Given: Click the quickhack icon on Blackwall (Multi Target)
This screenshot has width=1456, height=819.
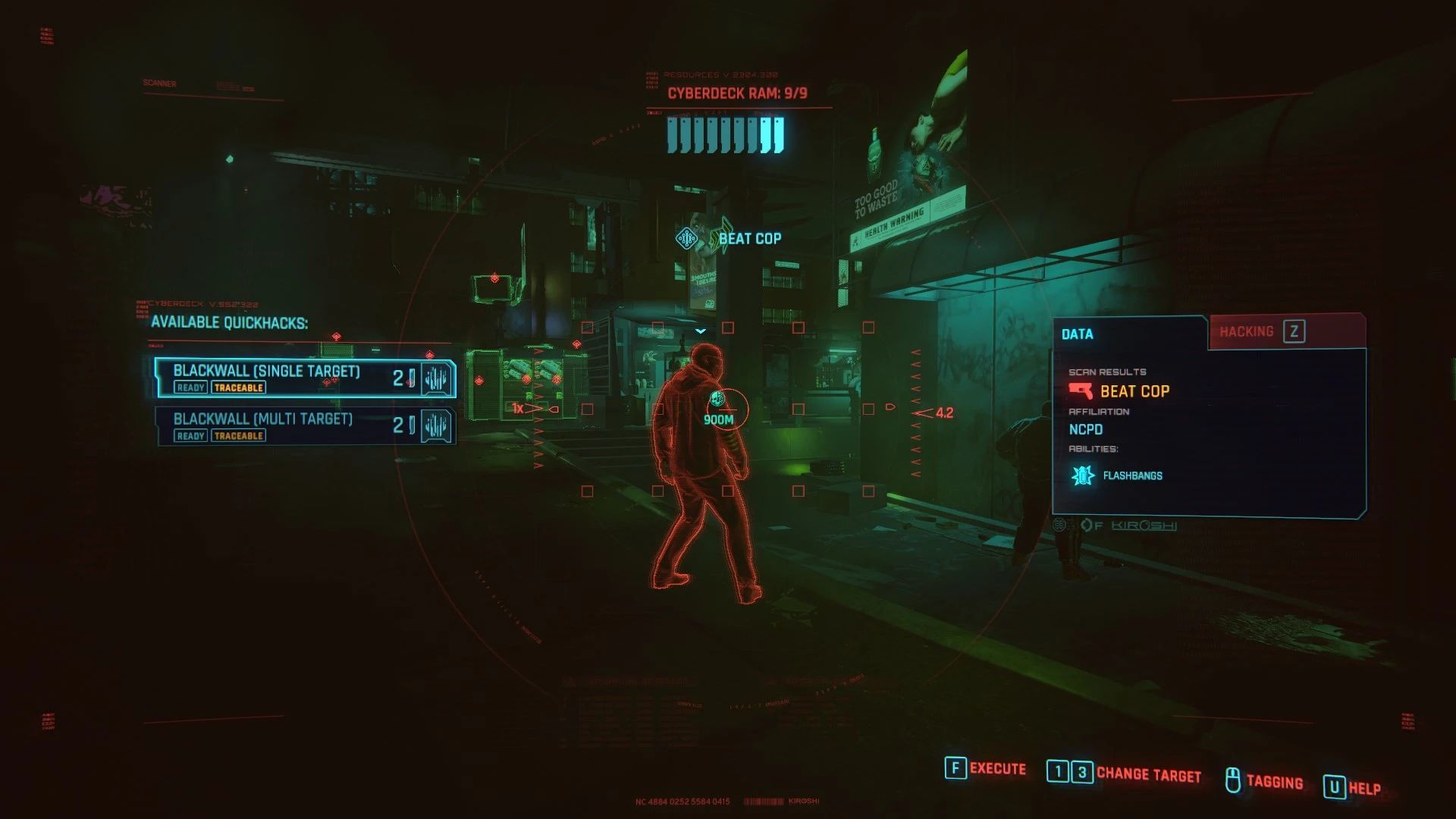Looking at the screenshot, I should 435,425.
